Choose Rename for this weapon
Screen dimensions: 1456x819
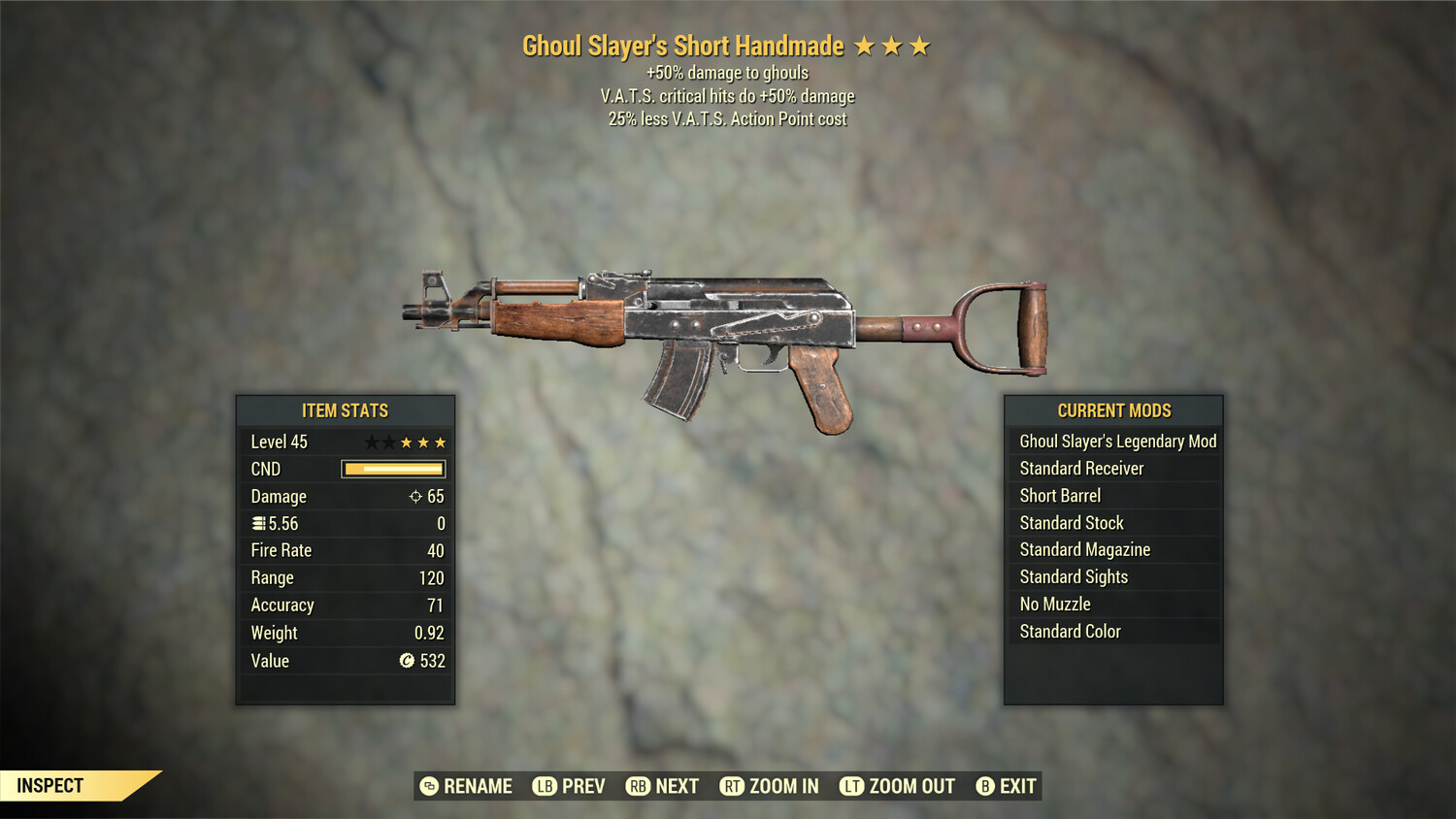pyautogui.click(x=466, y=786)
